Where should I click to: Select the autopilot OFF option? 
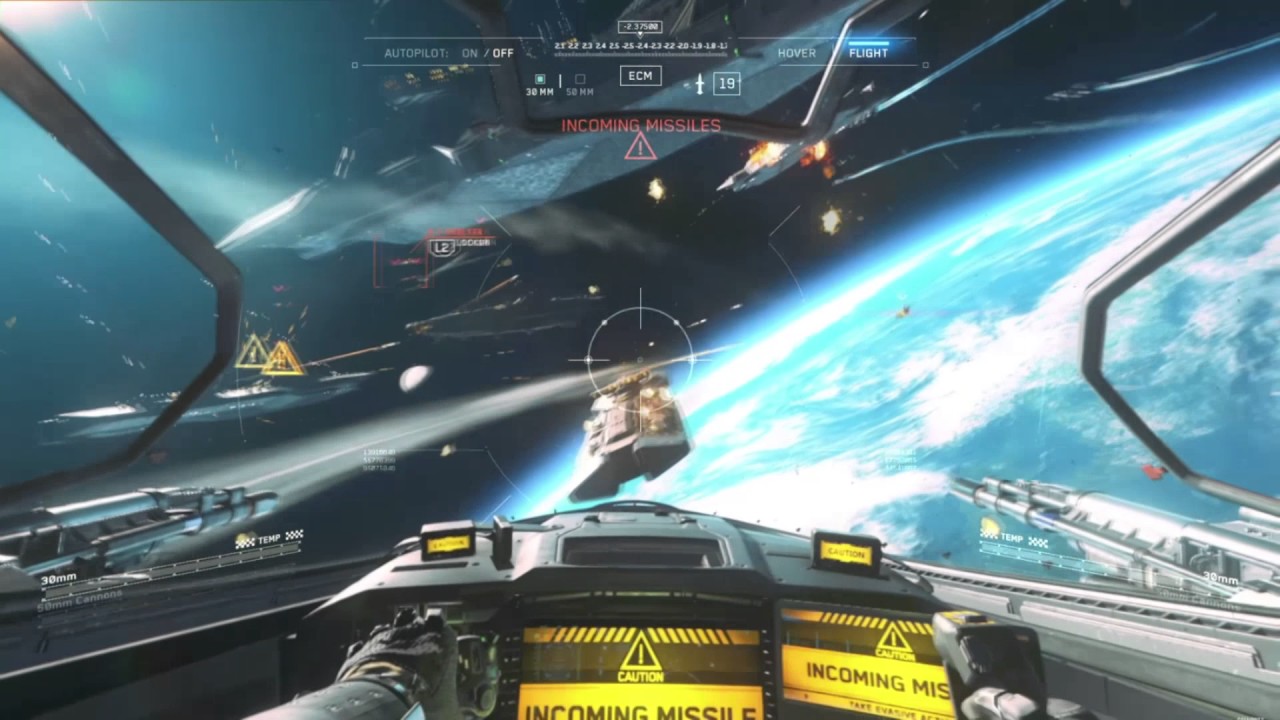coord(503,53)
